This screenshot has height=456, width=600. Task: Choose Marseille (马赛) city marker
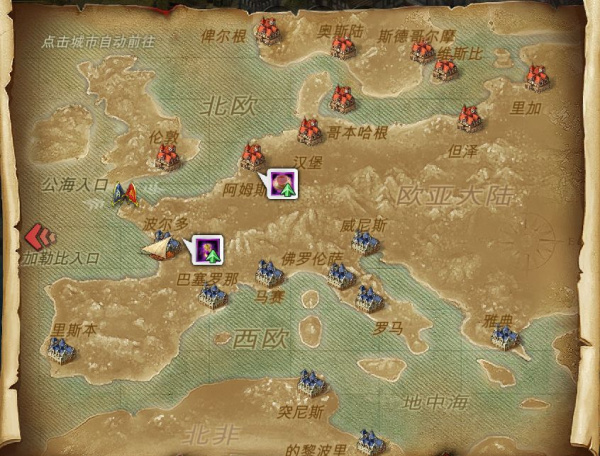(269, 272)
